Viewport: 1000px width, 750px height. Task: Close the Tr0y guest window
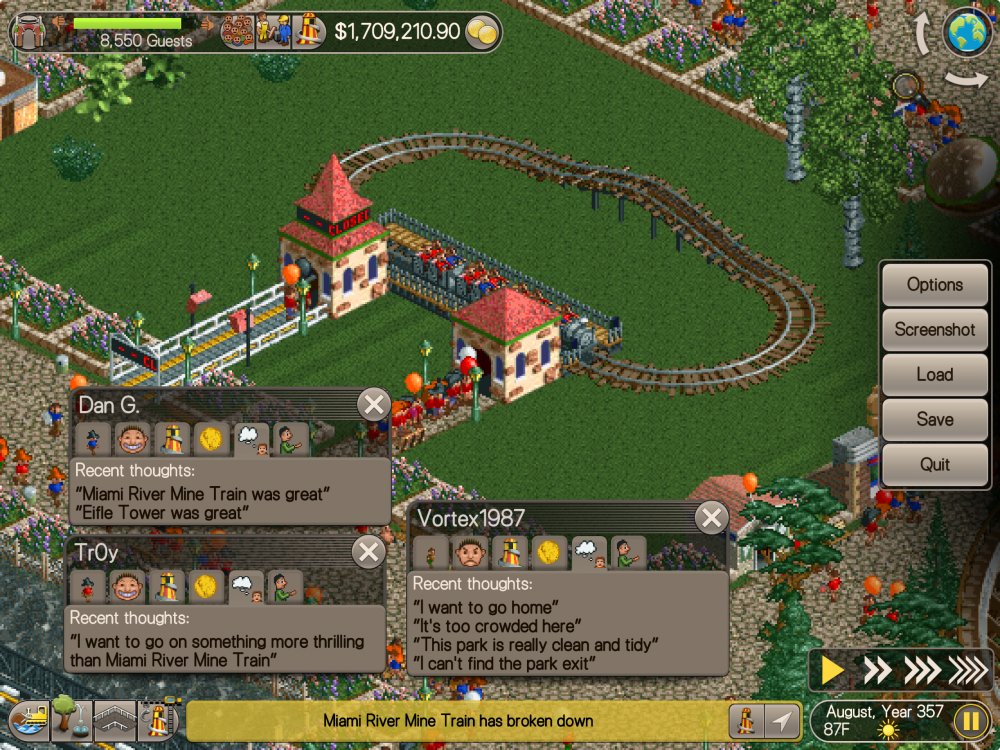tap(369, 552)
